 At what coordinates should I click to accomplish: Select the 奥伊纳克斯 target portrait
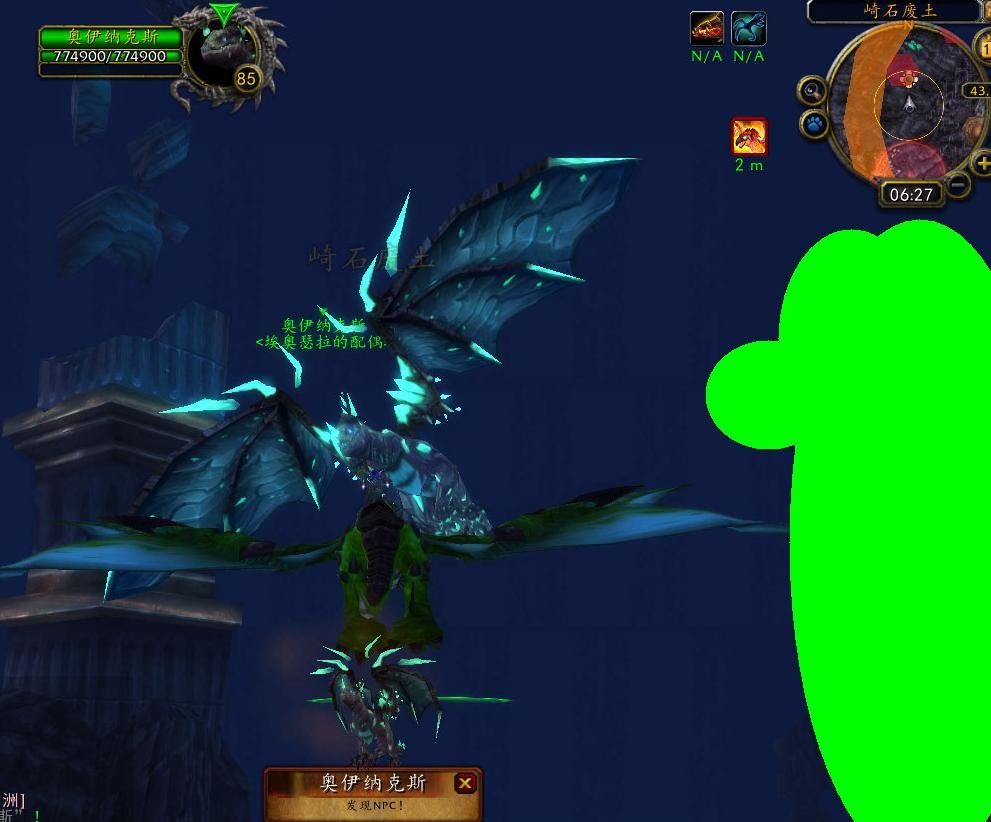(224, 57)
